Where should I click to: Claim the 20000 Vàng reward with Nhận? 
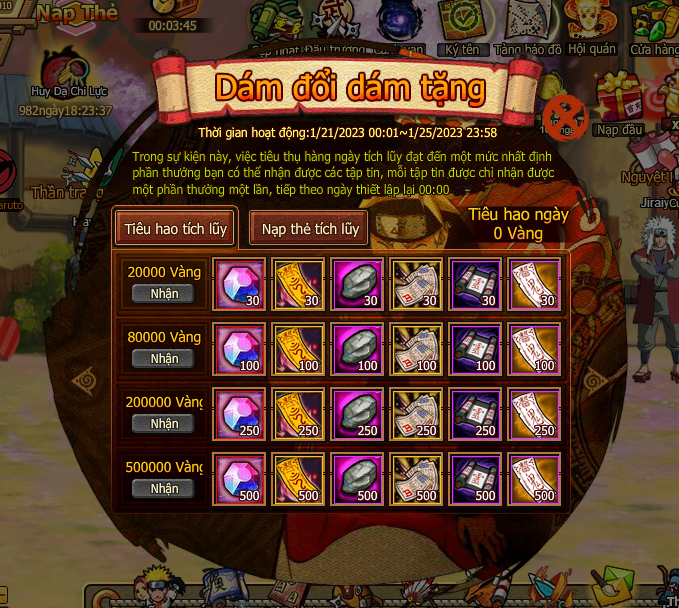(164, 293)
